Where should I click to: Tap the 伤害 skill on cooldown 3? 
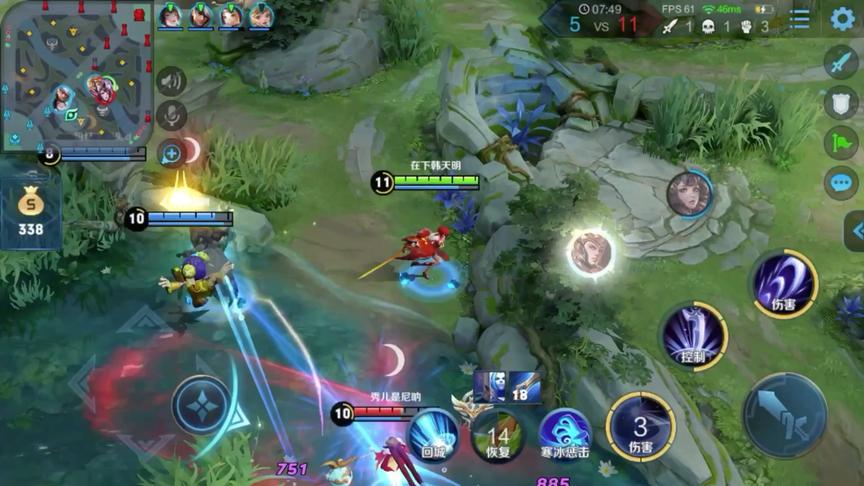tap(640, 427)
